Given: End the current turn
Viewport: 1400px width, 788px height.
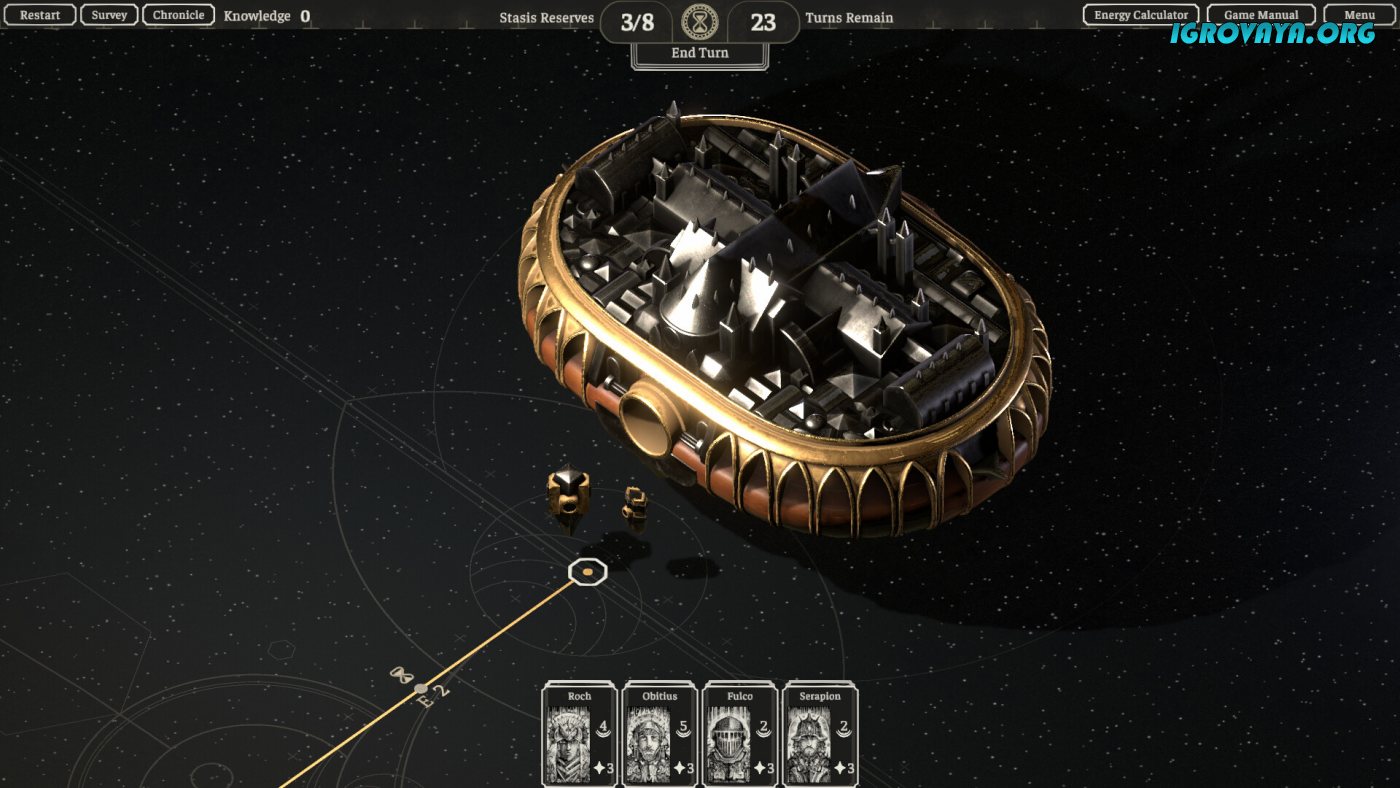Looking at the screenshot, I should click(700, 53).
